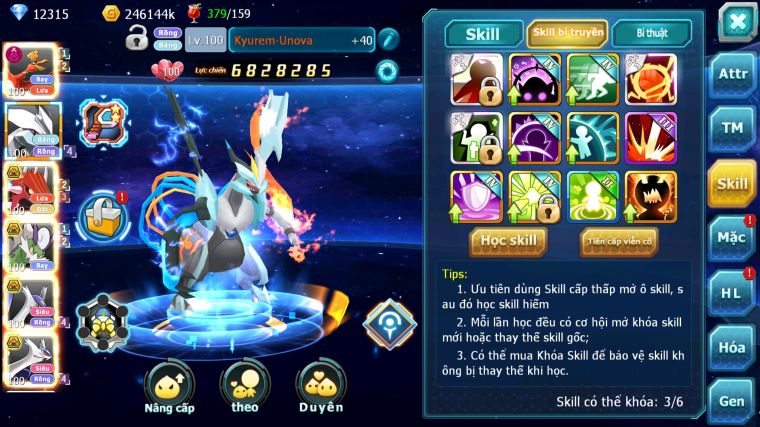760x427 pixels.
Task: Open the Bí thuật tab
Action: 651,33
